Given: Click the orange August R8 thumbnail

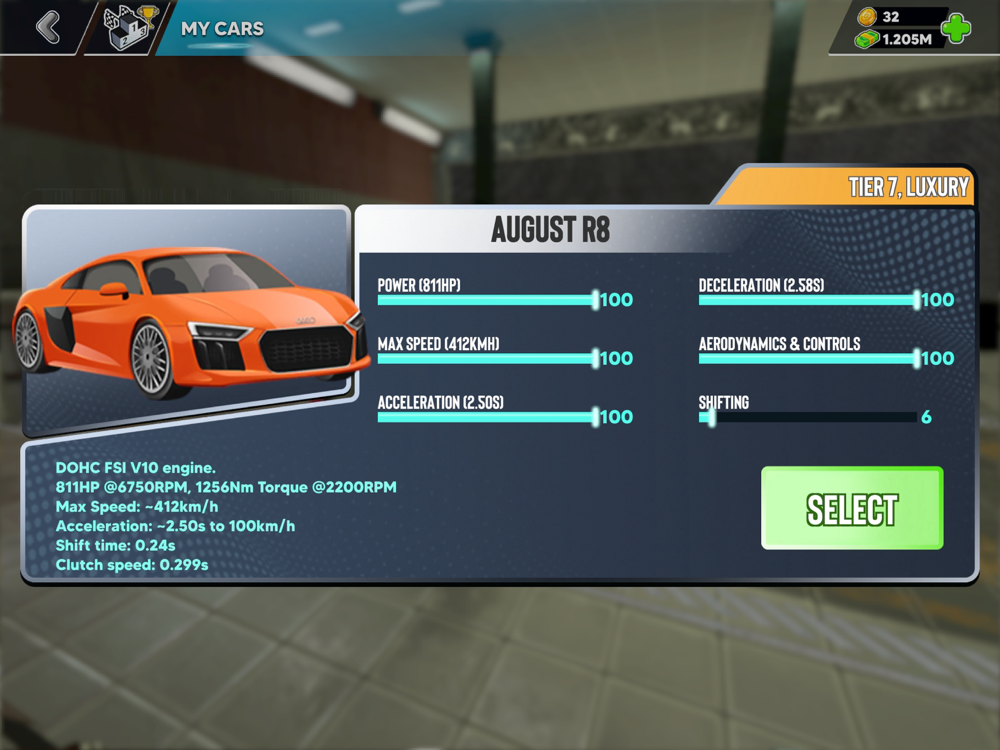Looking at the screenshot, I should click(188, 320).
